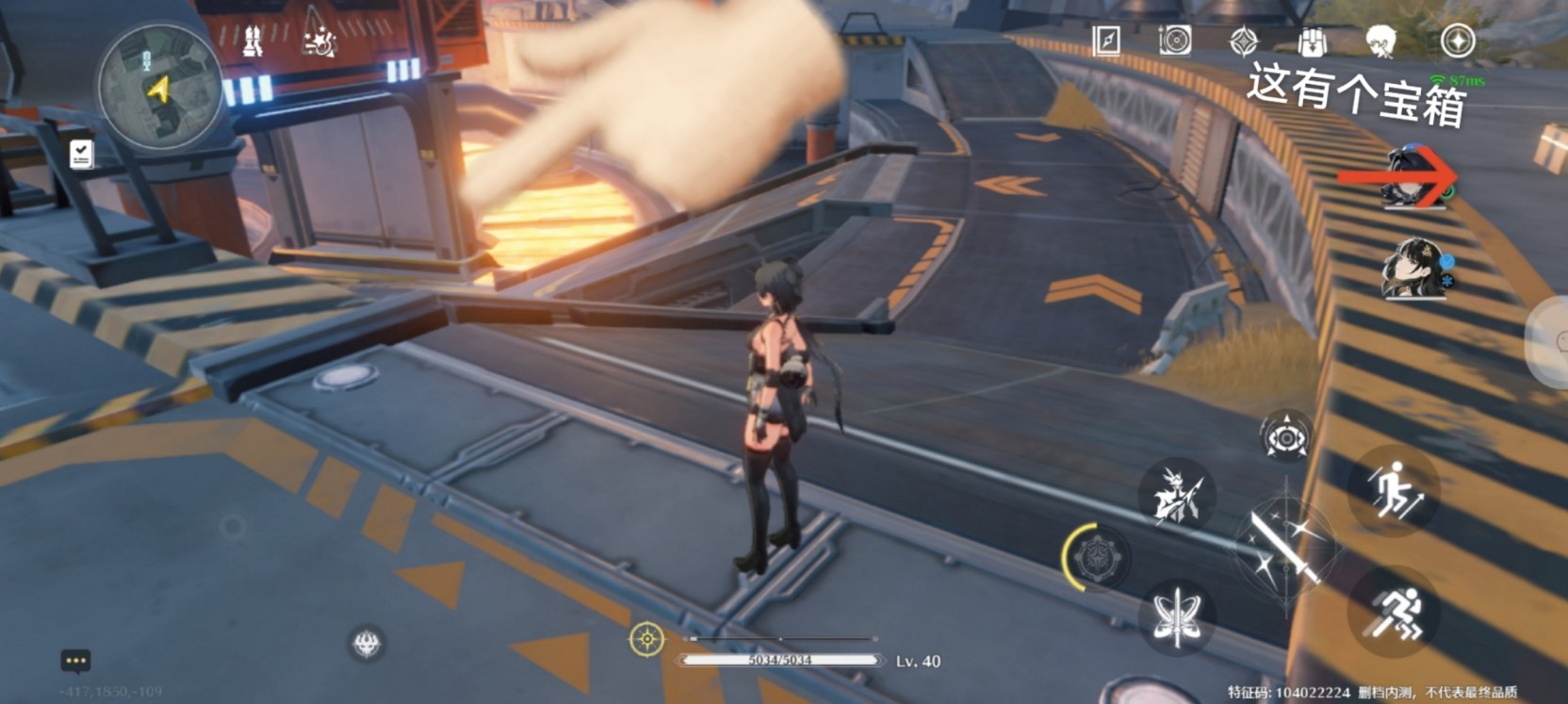This screenshot has width=1568, height=704.
Task: Tap the four-point star diamond icon
Action: click(1244, 41)
